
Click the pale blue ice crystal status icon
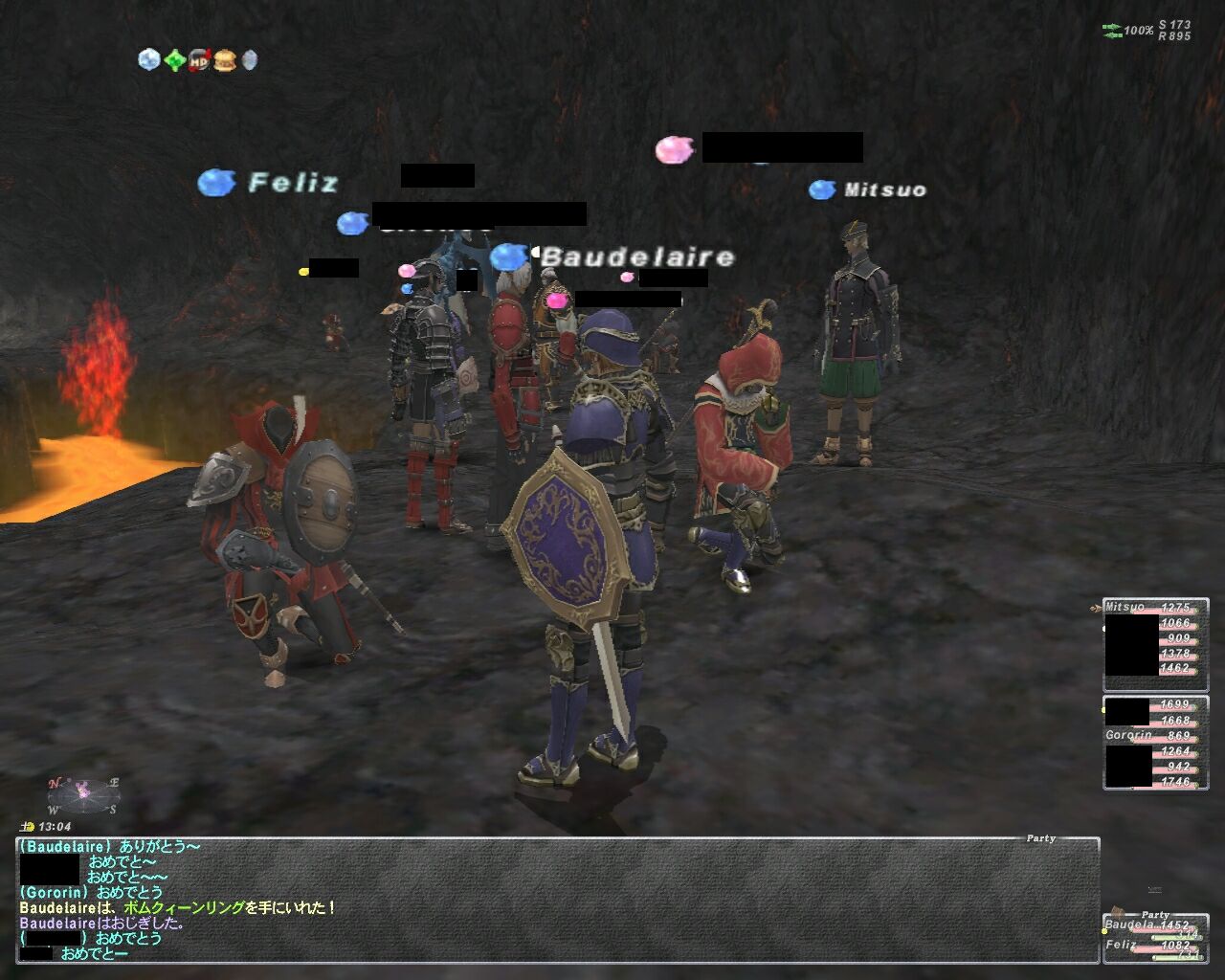click(149, 60)
